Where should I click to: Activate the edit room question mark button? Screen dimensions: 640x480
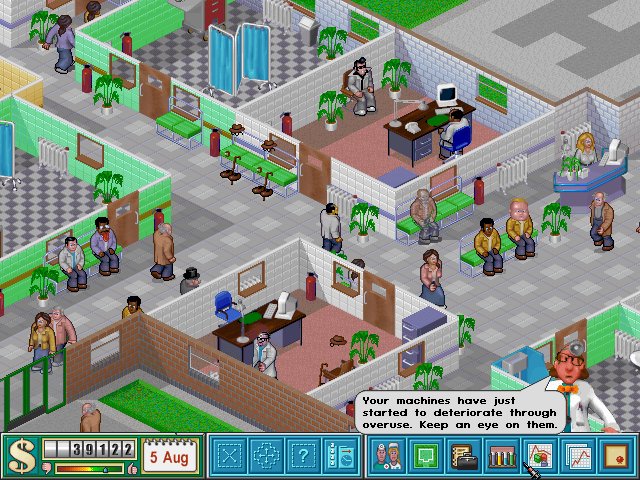tap(303, 458)
